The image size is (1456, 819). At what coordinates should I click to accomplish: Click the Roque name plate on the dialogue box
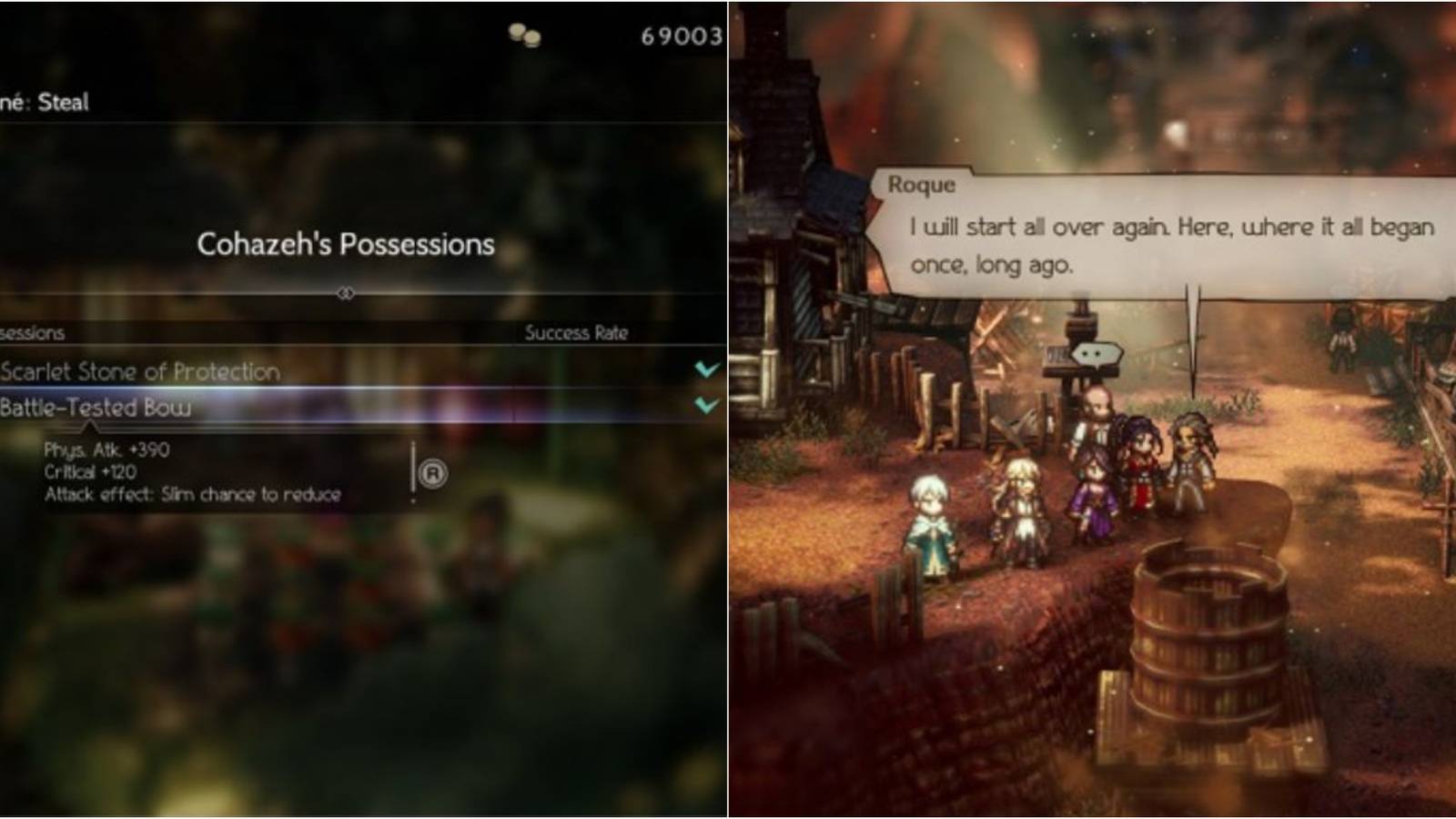(922, 186)
